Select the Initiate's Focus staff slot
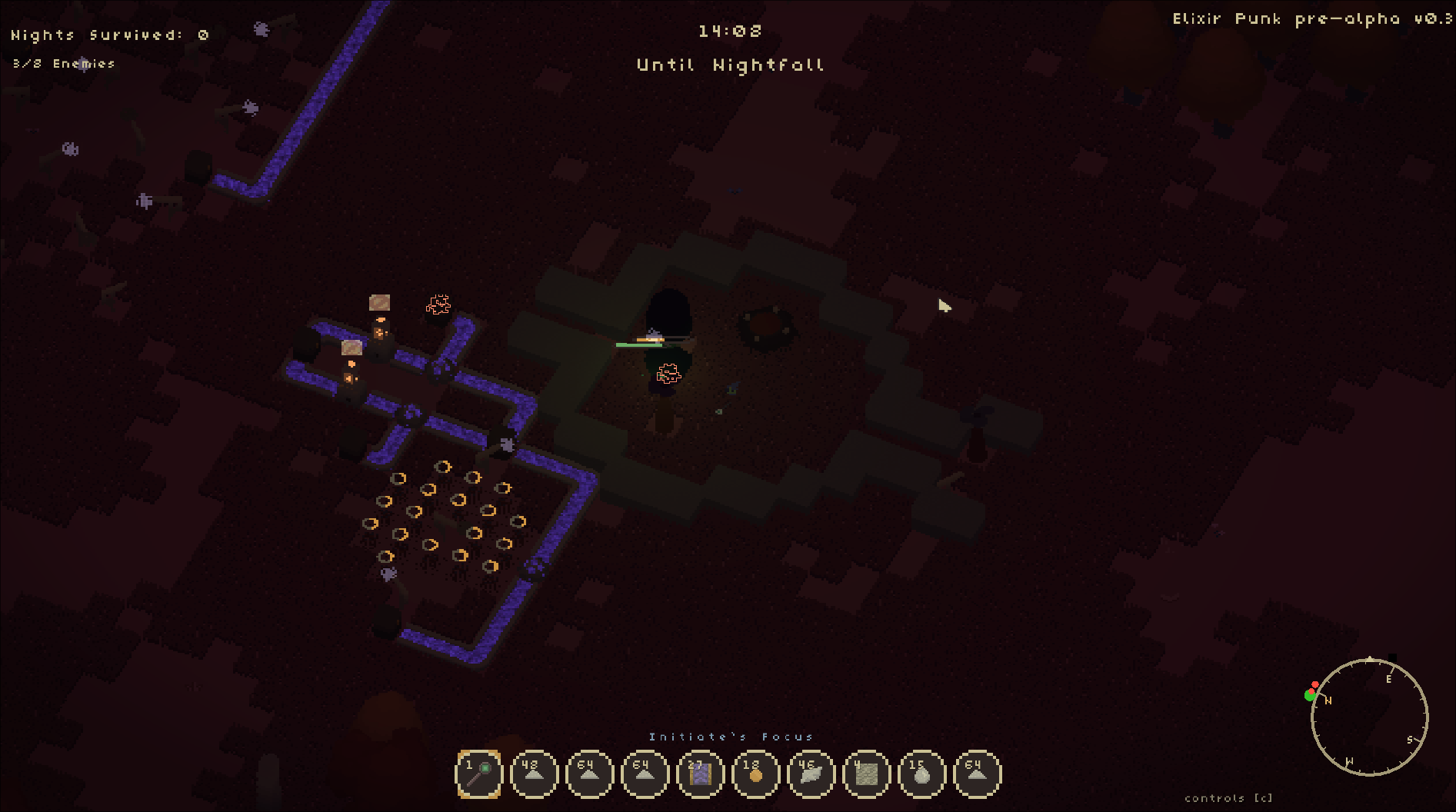The height and width of the screenshot is (812, 1456). pyautogui.click(x=478, y=774)
